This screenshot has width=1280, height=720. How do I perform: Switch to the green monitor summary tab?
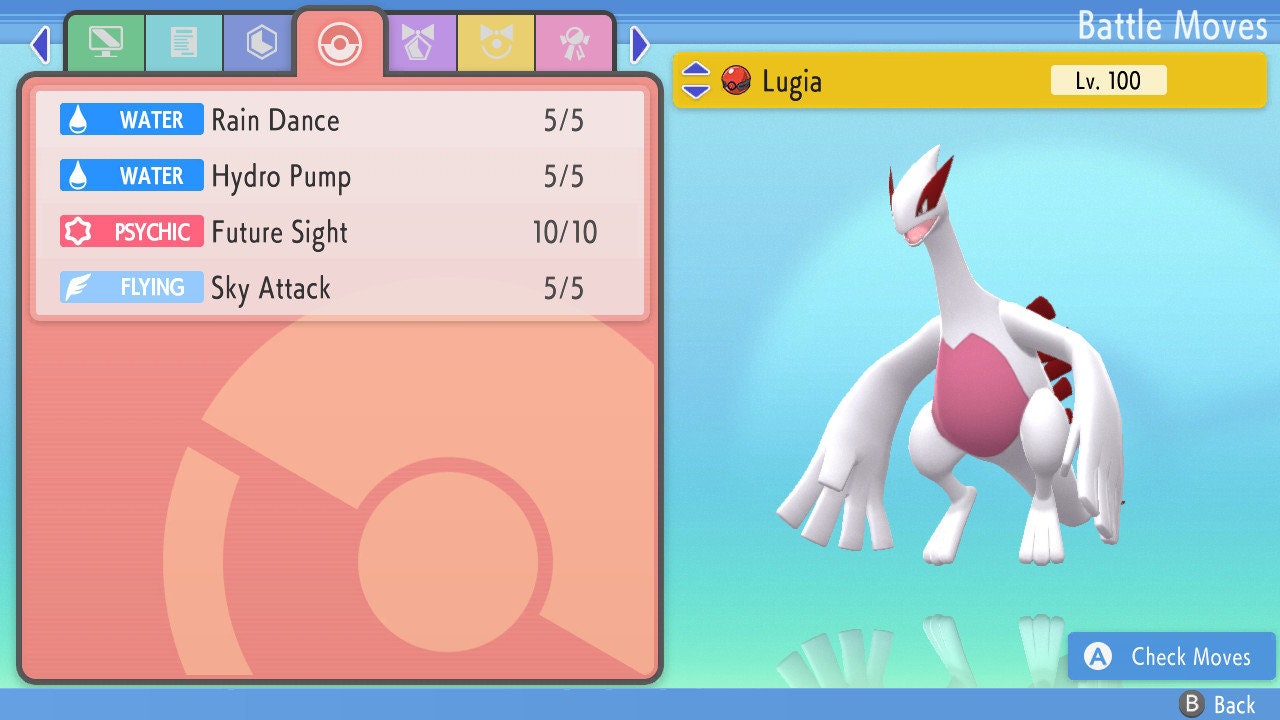(105, 42)
